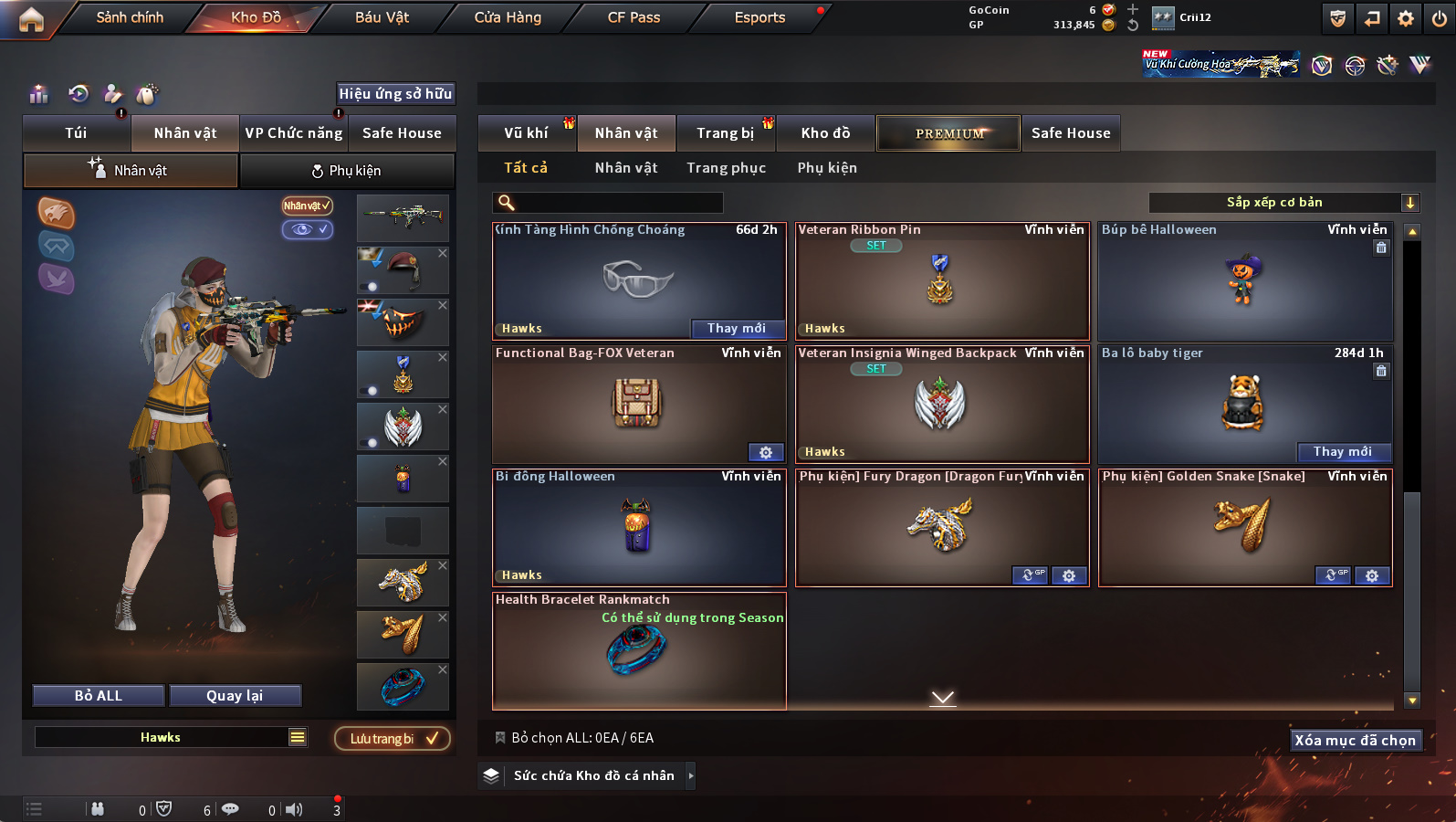The image size is (1456, 822).
Task: Switch to the Trang bị tab
Action: tap(725, 133)
